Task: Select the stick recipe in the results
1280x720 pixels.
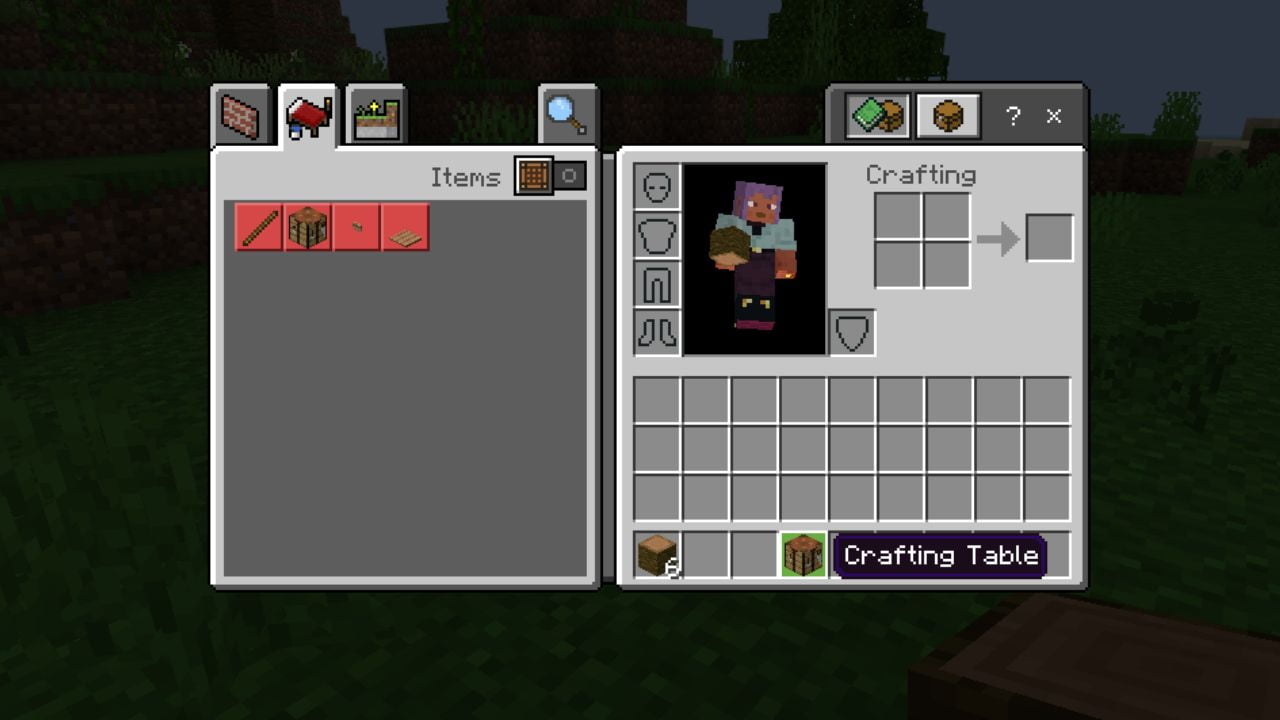Action: pyautogui.click(x=259, y=228)
